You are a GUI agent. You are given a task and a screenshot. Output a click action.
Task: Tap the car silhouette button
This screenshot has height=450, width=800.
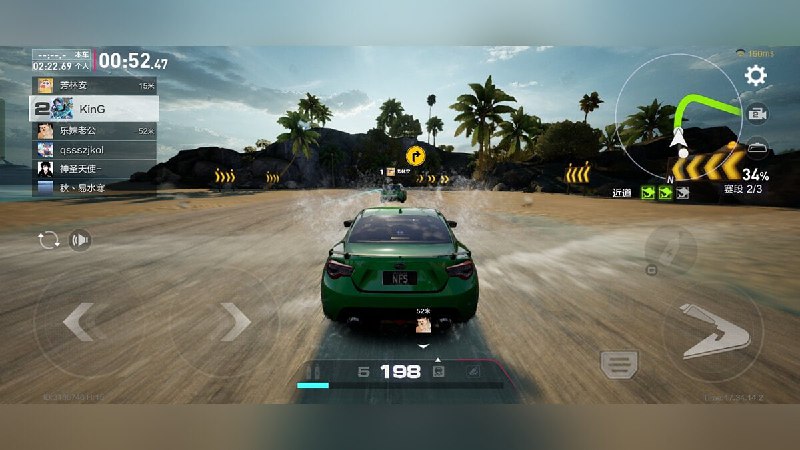[x=758, y=147]
